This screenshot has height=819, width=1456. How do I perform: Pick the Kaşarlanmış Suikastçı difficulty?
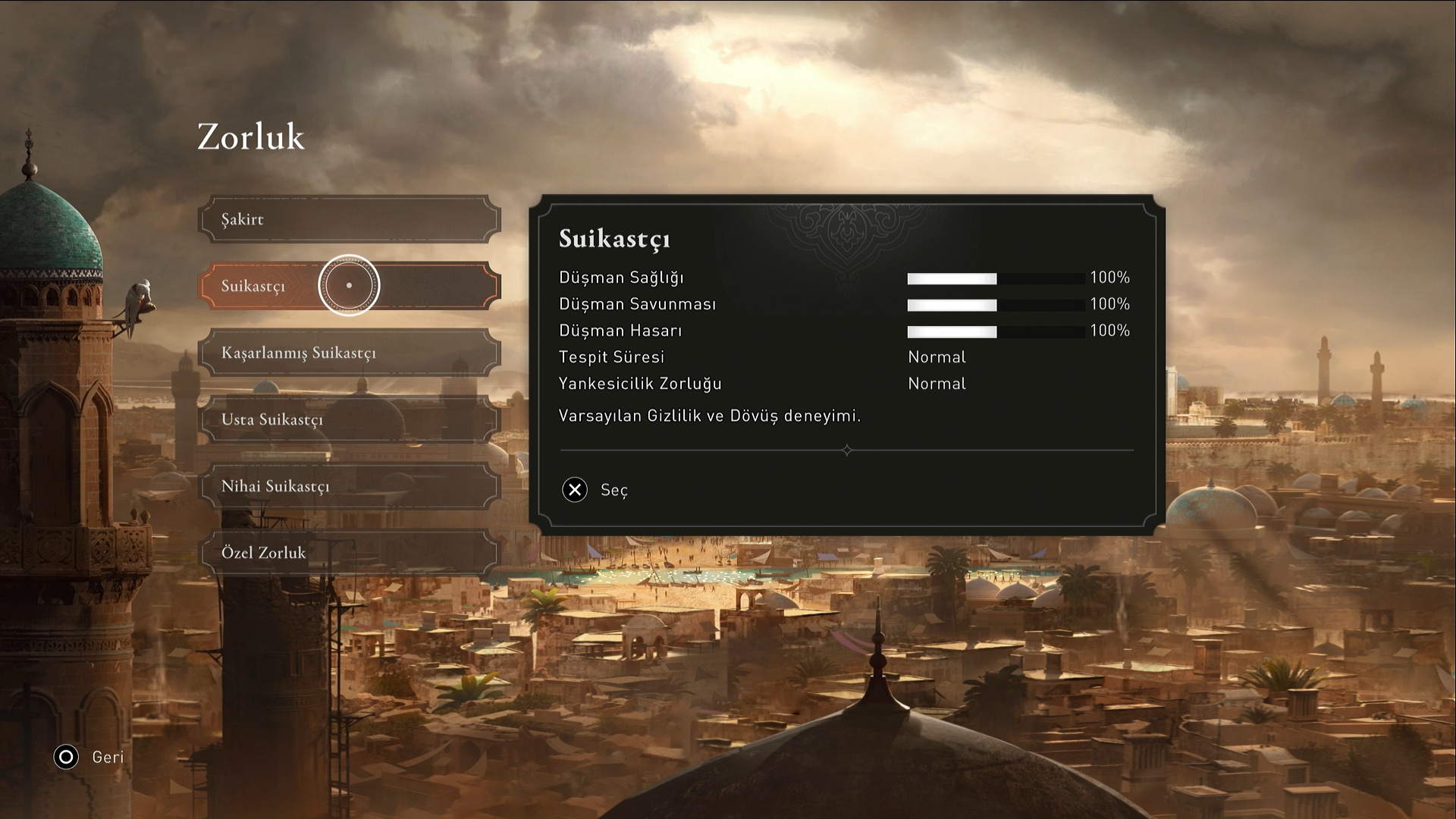(349, 353)
